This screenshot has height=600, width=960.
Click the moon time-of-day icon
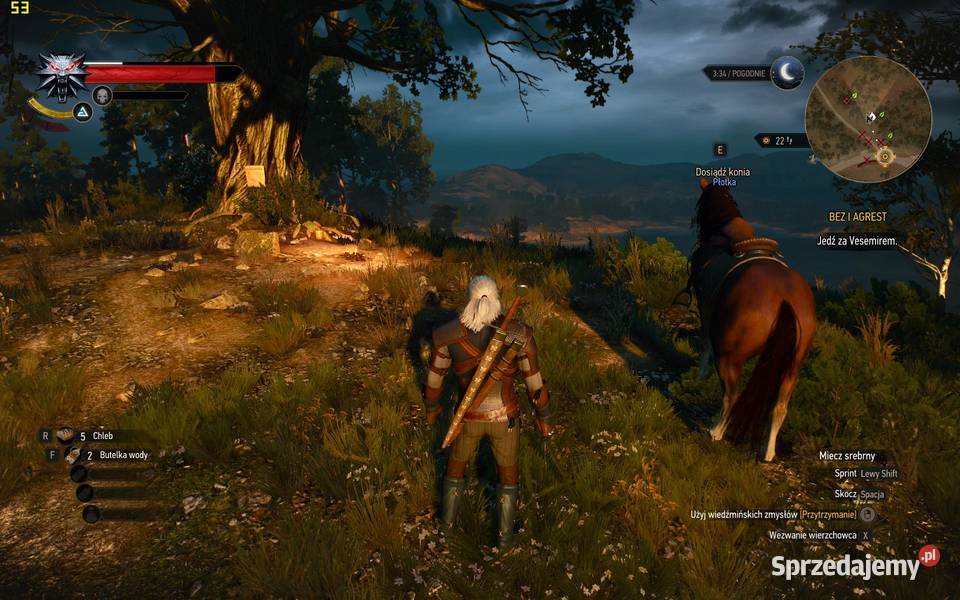click(x=788, y=72)
